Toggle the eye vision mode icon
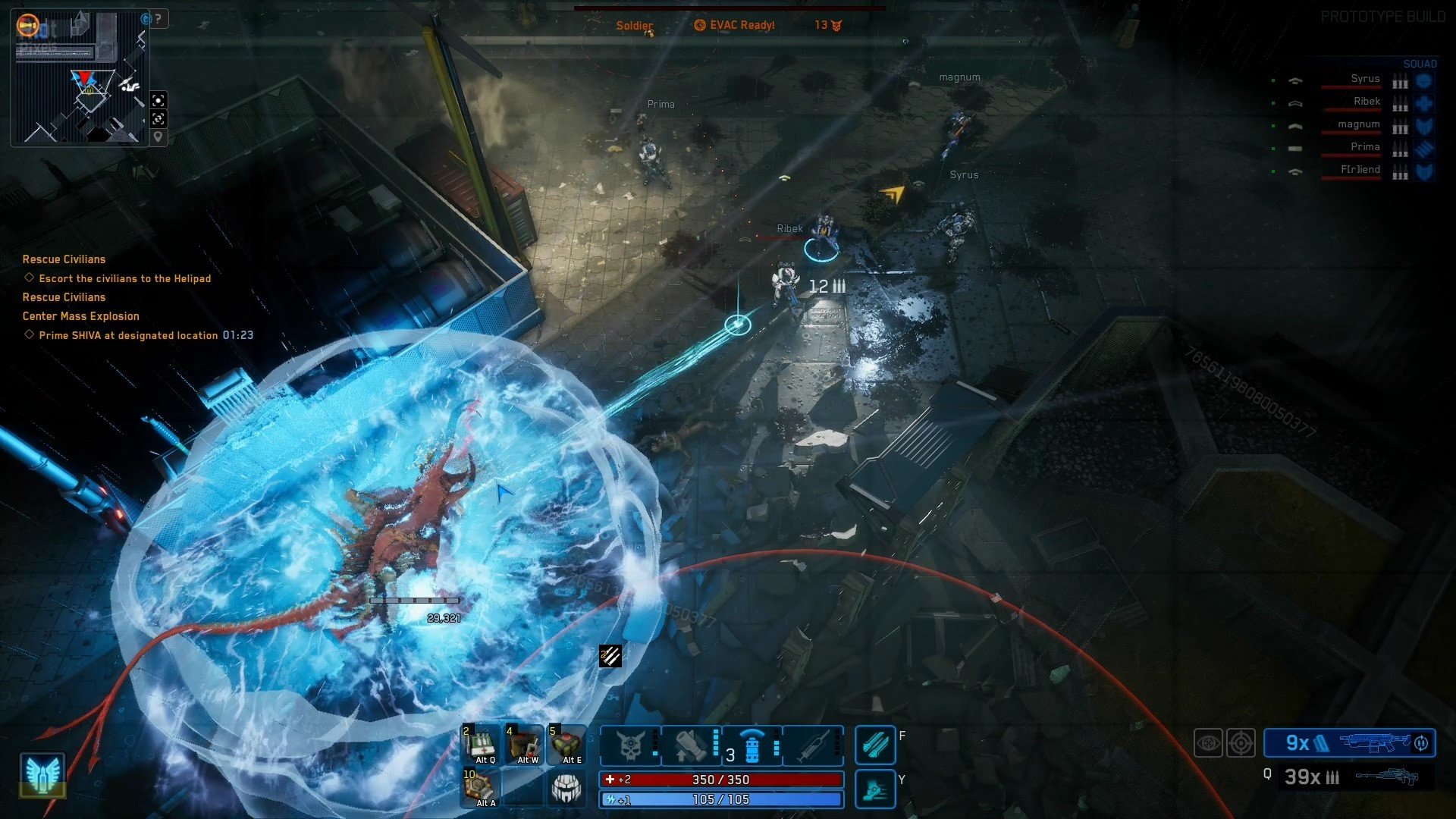This screenshot has height=819, width=1456. point(1208,743)
